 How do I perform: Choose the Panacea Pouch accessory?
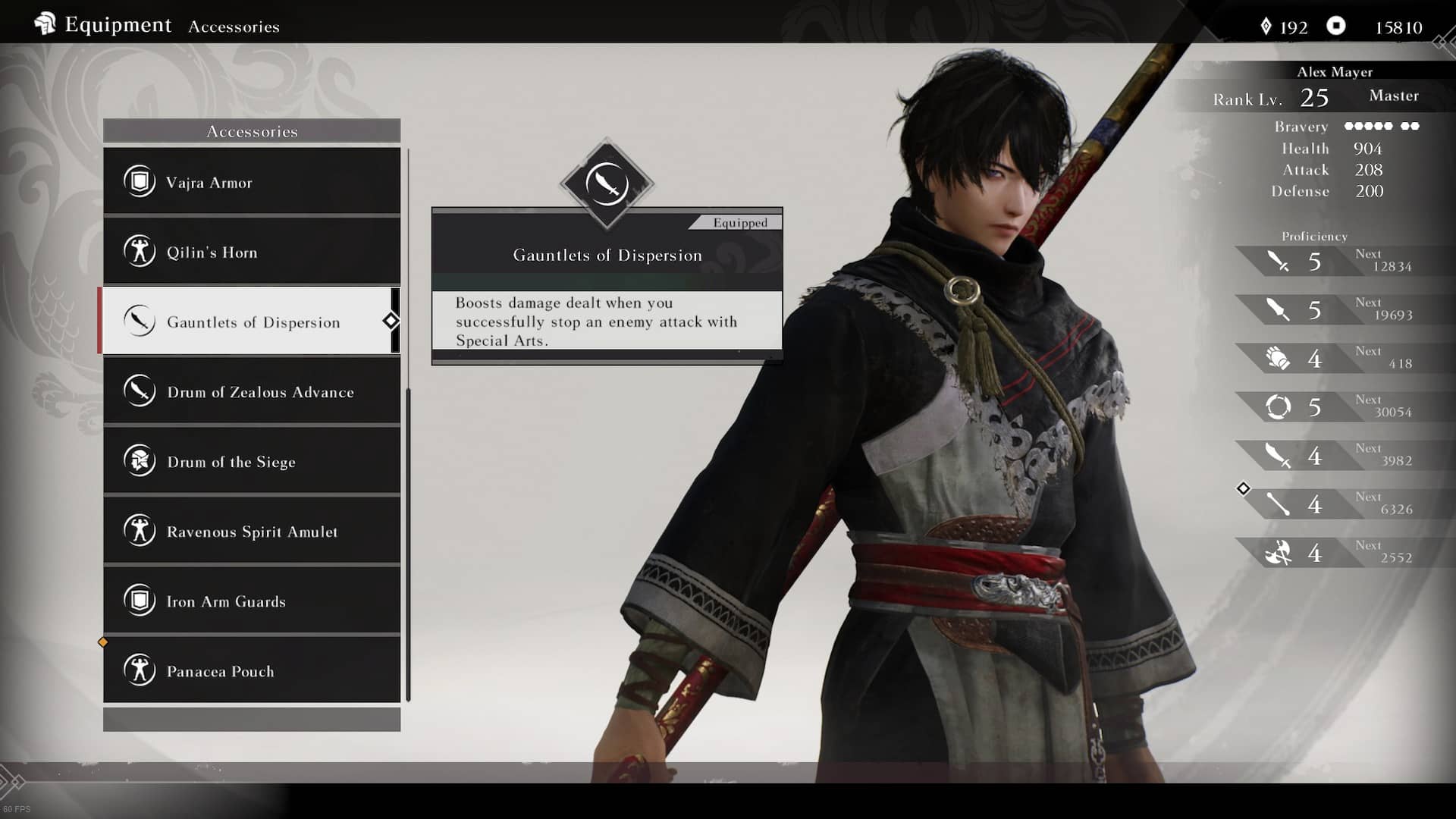[x=251, y=670]
